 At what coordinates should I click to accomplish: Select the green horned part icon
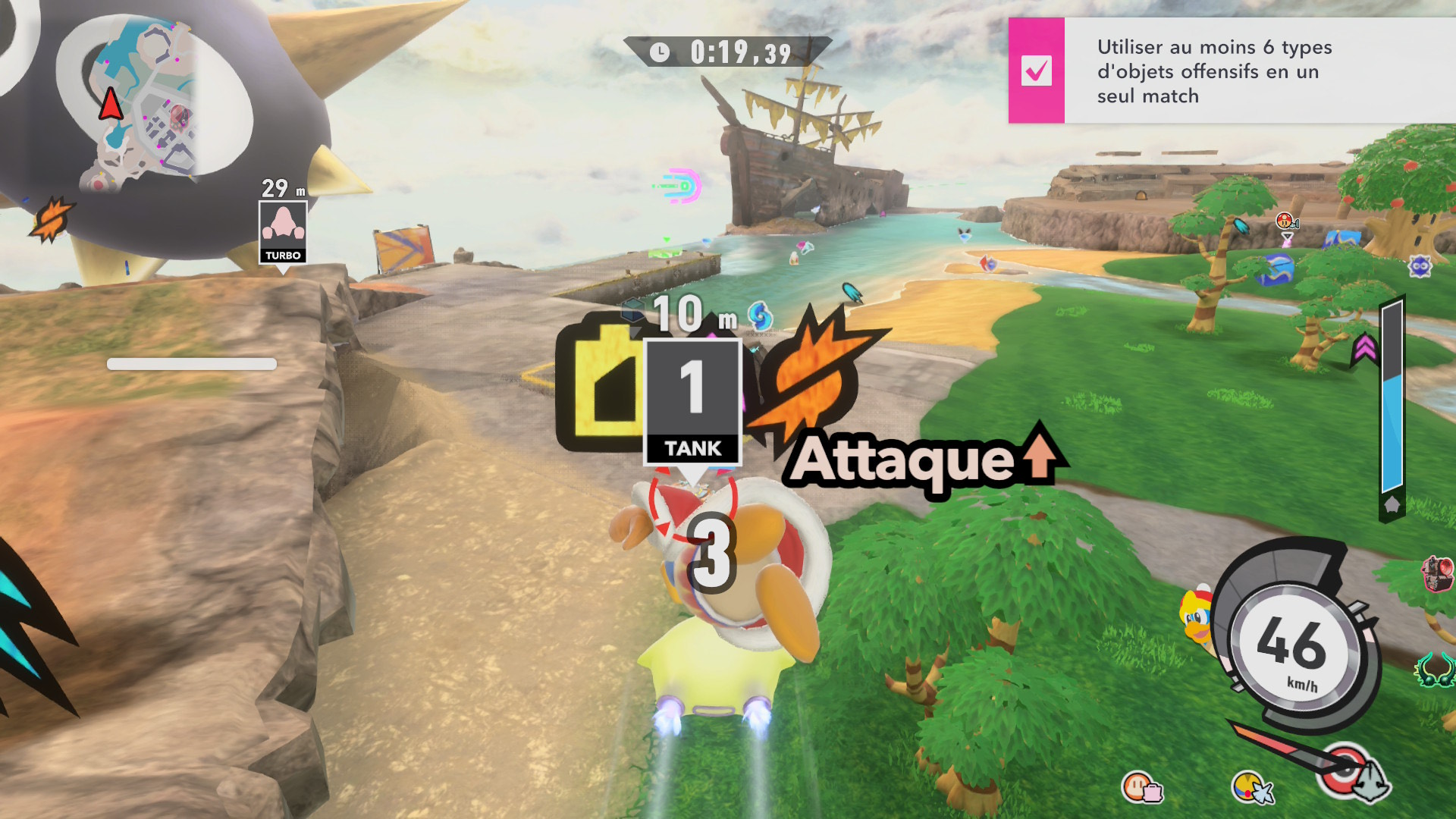click(x=1433, y=670)
